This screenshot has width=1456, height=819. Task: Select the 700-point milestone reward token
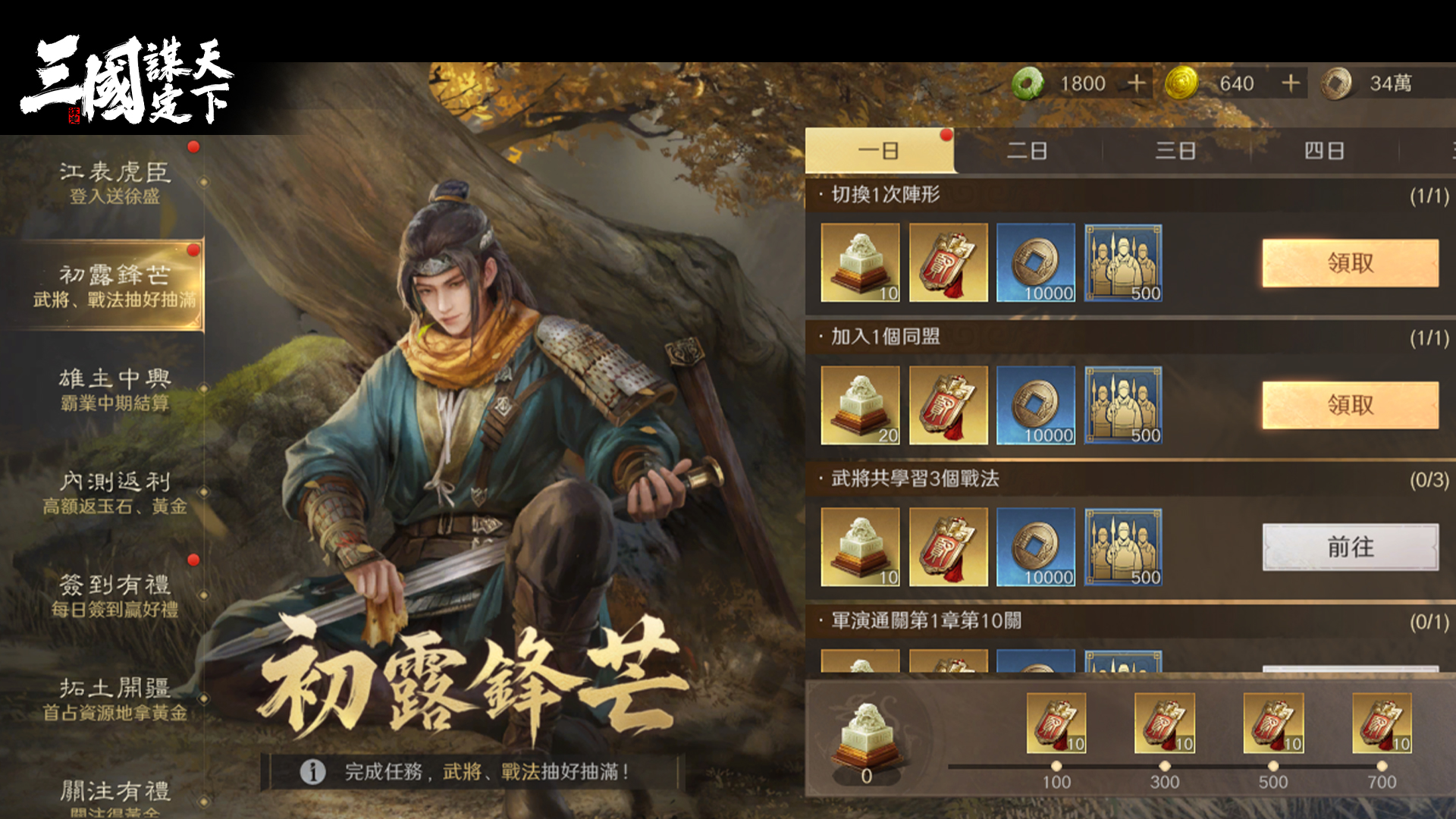point(1382,723)
